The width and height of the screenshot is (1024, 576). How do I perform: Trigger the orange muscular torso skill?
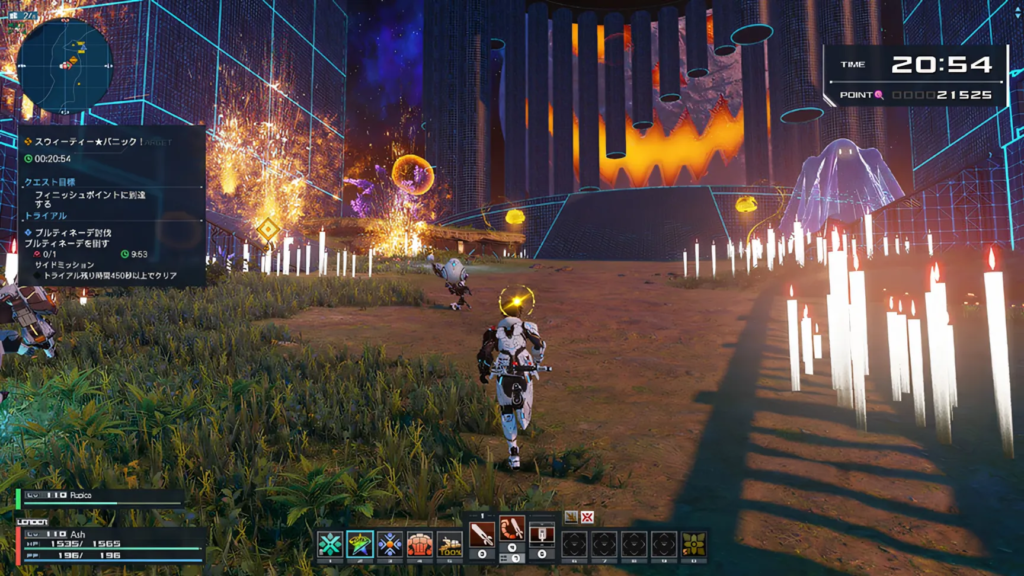(x=420, y=544)
